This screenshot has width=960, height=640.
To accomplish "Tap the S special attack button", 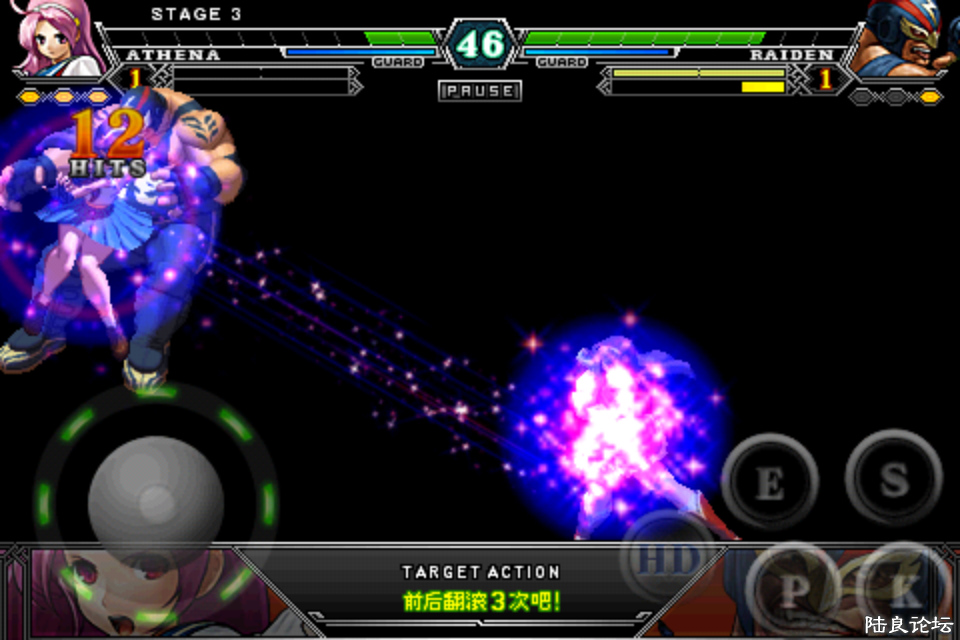I will coord(893,478).
